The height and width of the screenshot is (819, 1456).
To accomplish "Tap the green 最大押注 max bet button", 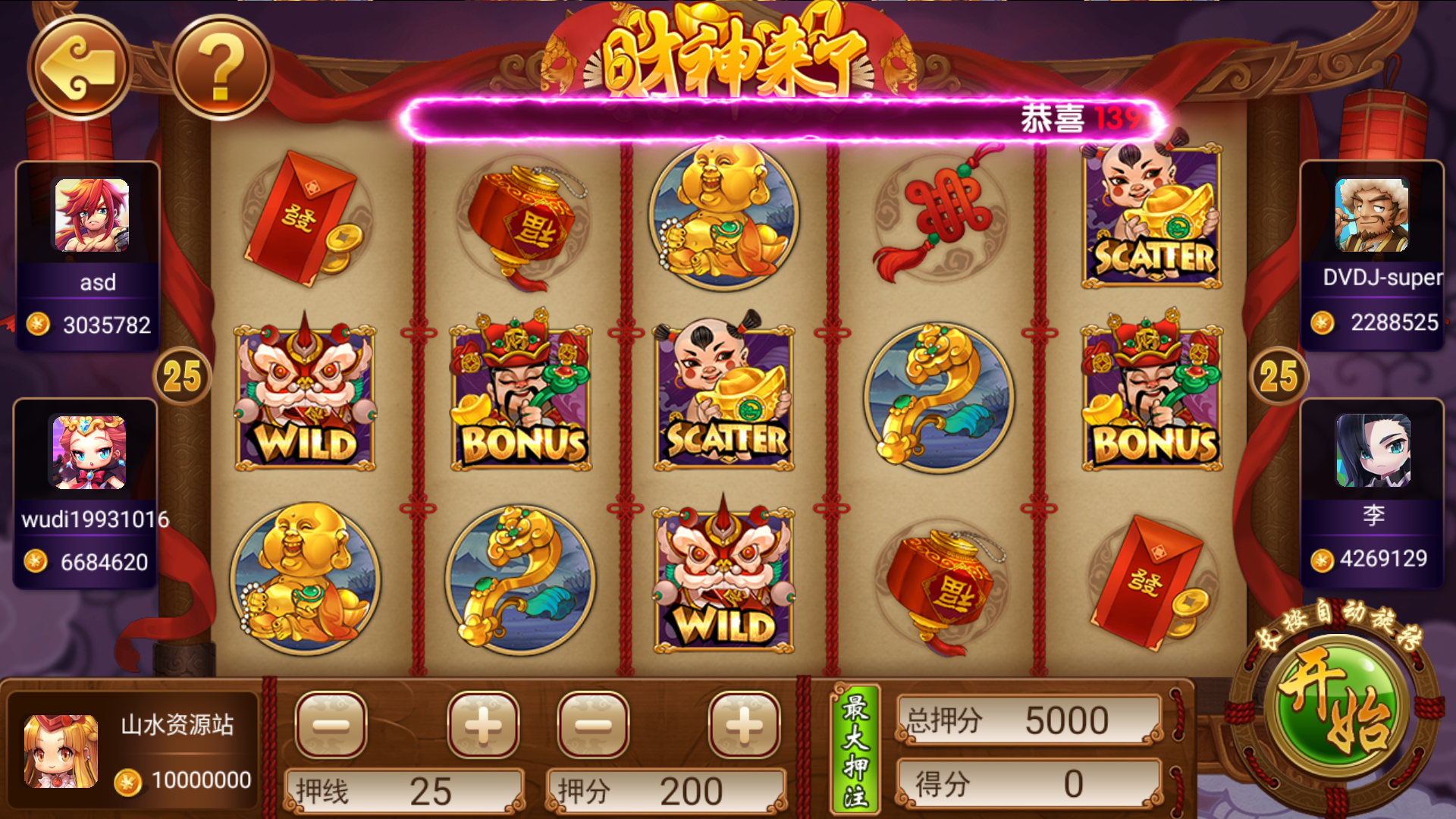I will pos(855,749).
